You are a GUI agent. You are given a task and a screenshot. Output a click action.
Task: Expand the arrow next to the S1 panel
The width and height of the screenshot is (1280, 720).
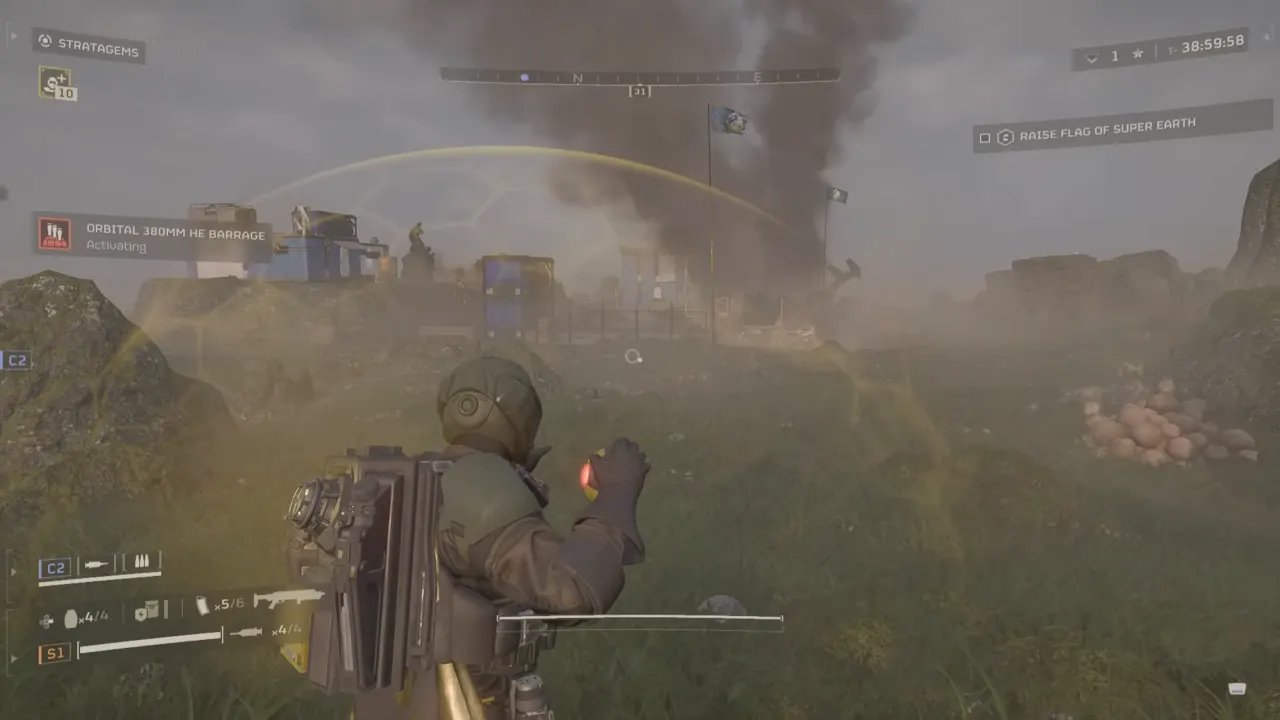(x=14, y=656)
